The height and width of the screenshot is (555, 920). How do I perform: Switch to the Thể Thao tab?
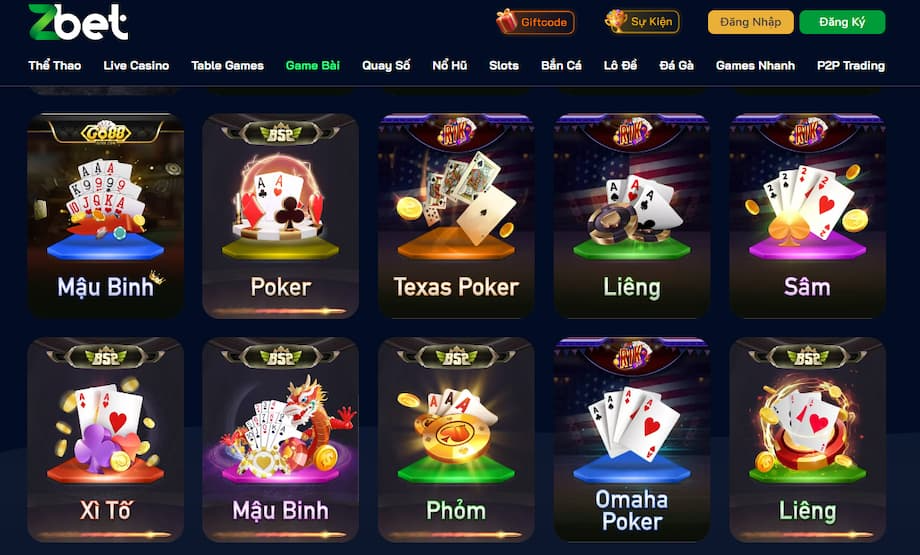[x=54, y=66]
